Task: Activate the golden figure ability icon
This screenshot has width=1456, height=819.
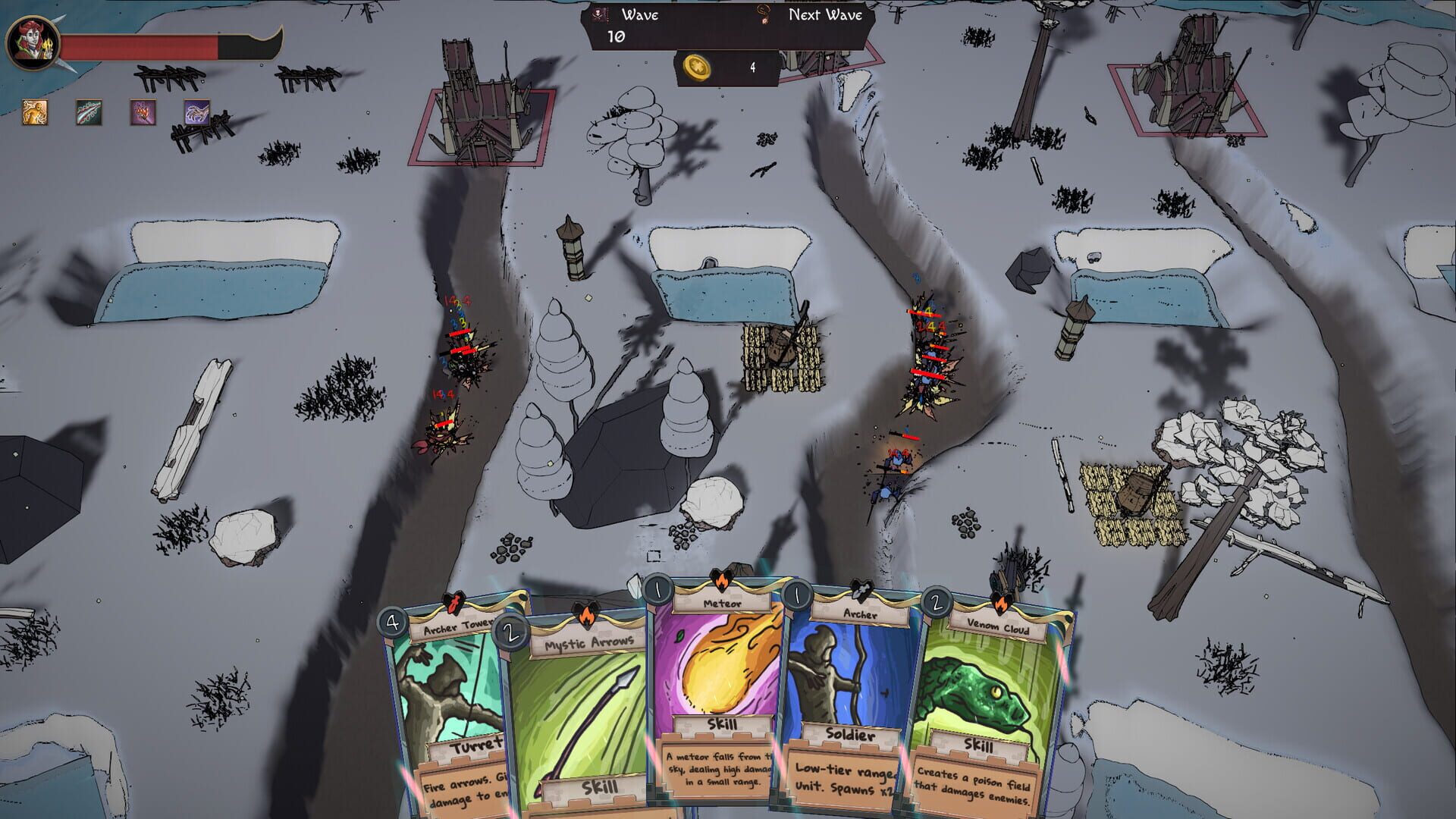Action: pyautogui.click(x=35, y=114)
